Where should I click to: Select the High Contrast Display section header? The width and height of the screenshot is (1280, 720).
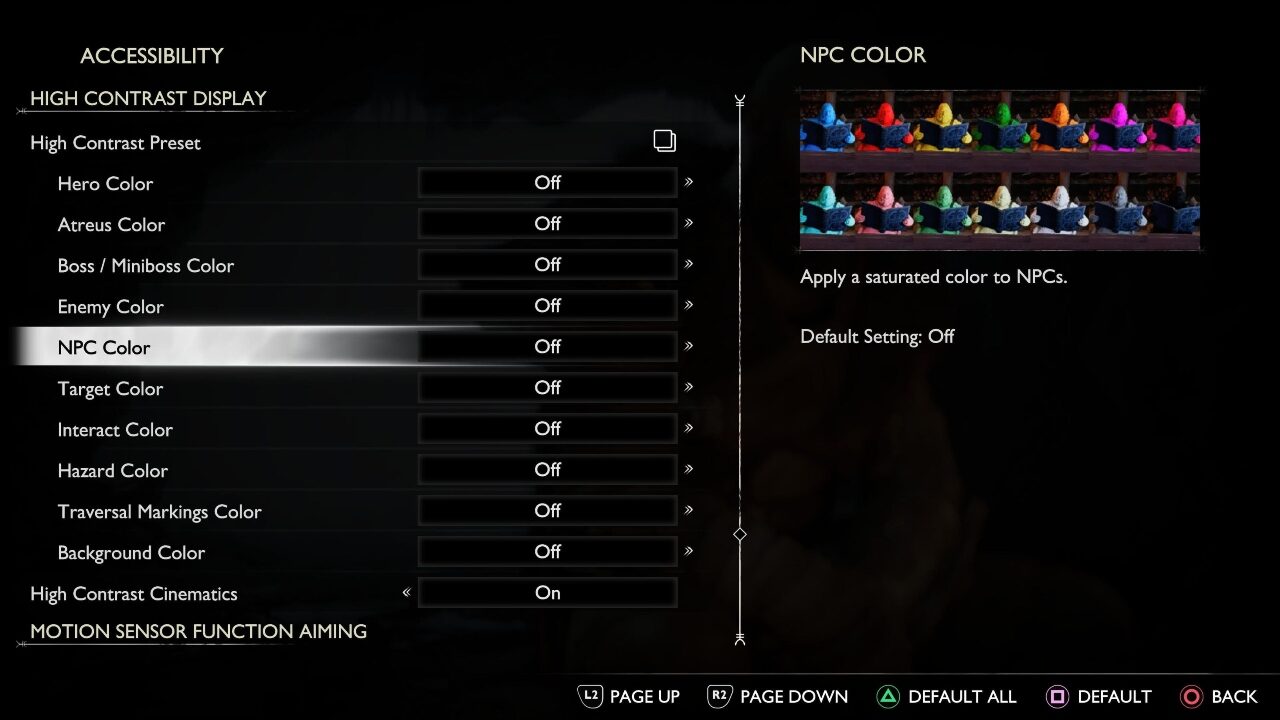click(x=148, y=98)
